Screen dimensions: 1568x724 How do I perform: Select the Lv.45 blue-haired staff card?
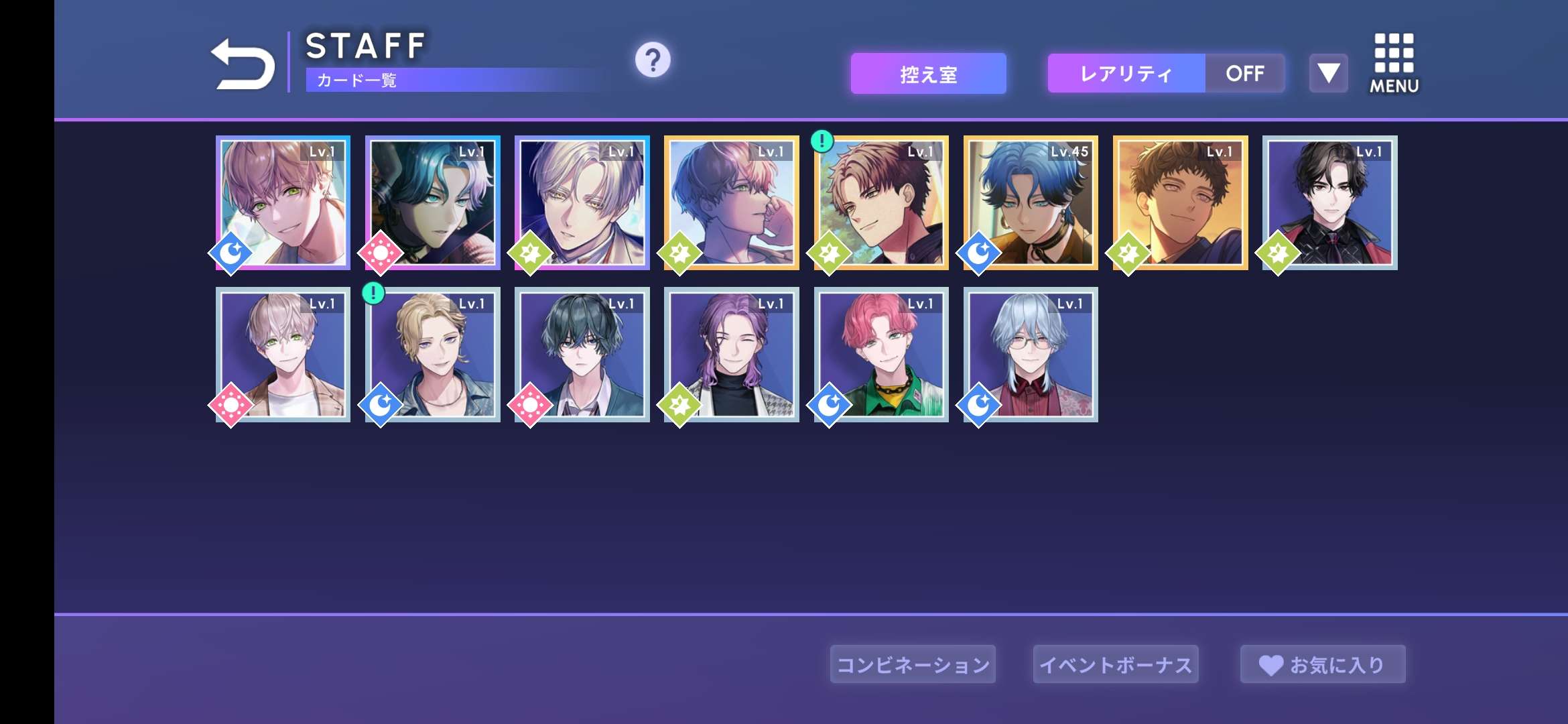point(1031,202)
